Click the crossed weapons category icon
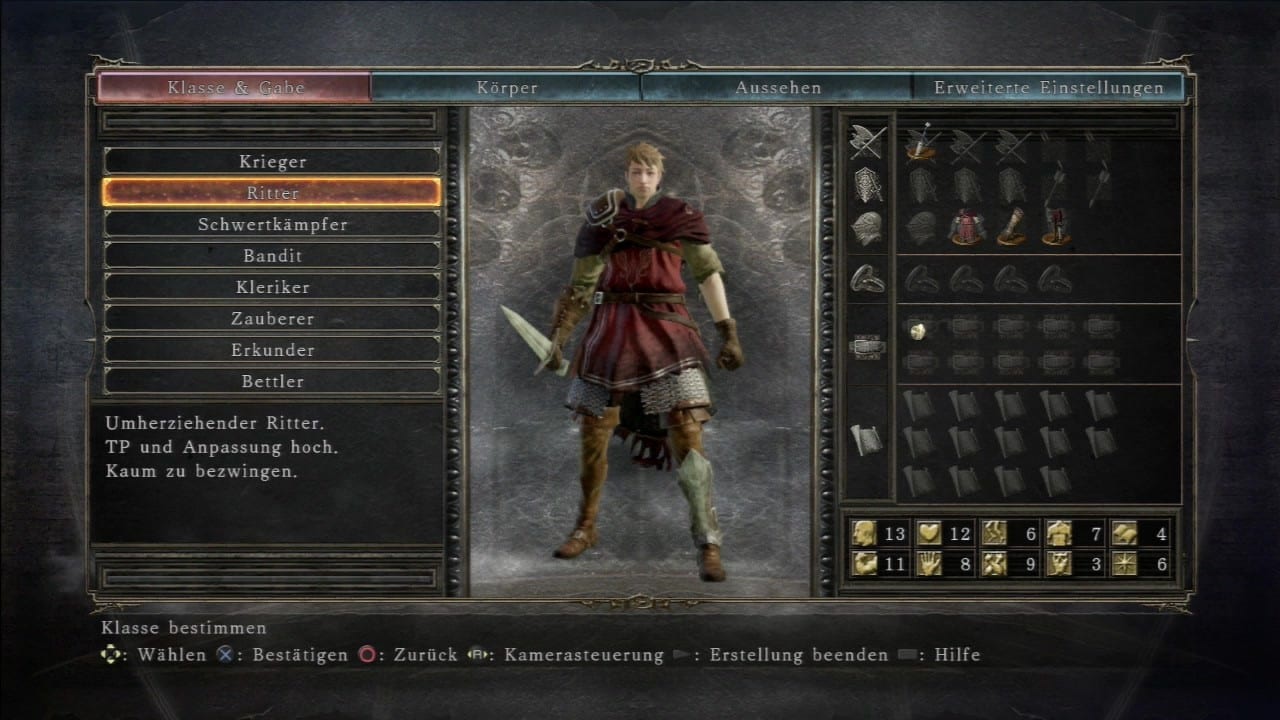Viewport: 1280px width, 720px height. point(867,142)
